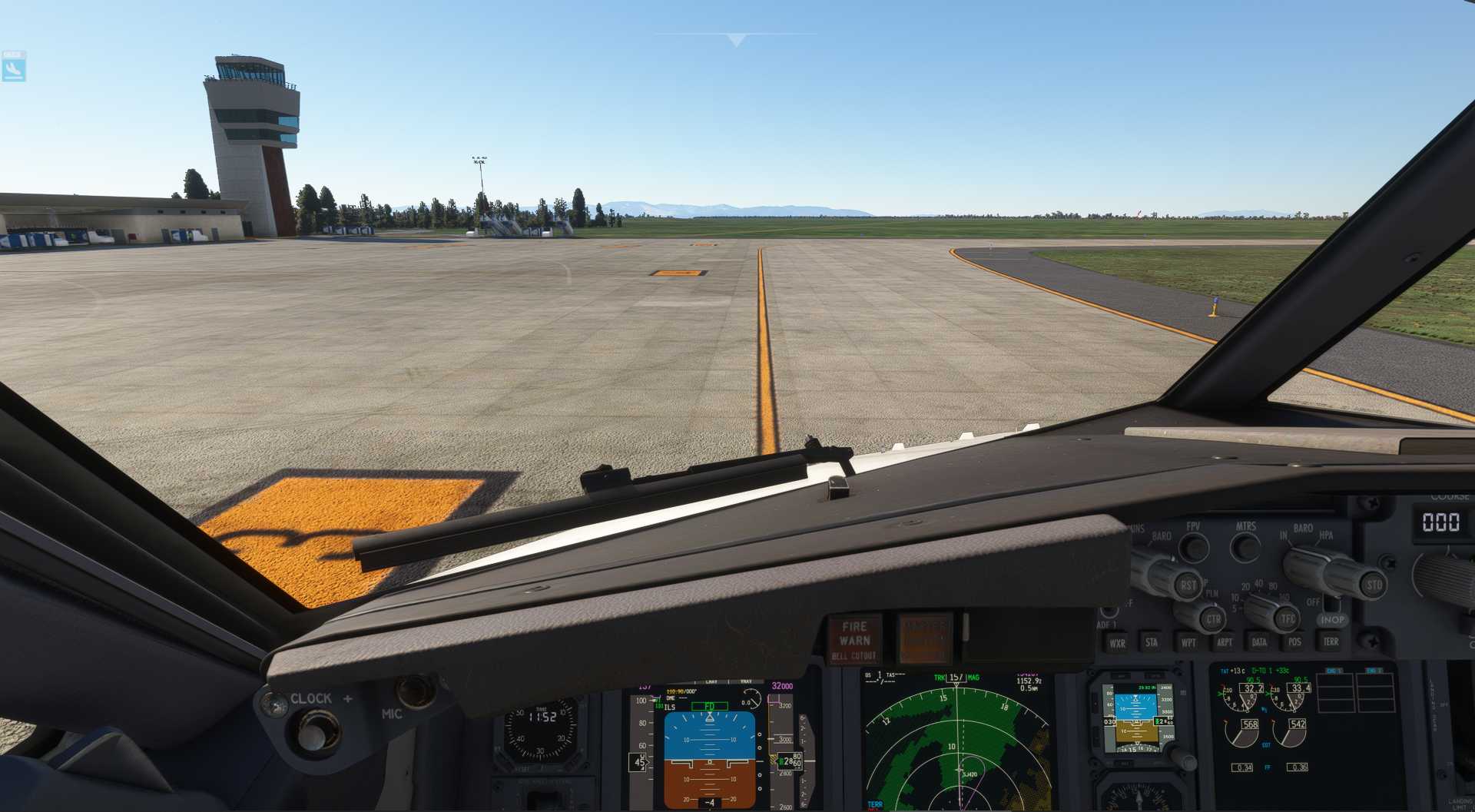
Task: Toggle the MTRS meters button
Action: click(x=1245, y=546)
